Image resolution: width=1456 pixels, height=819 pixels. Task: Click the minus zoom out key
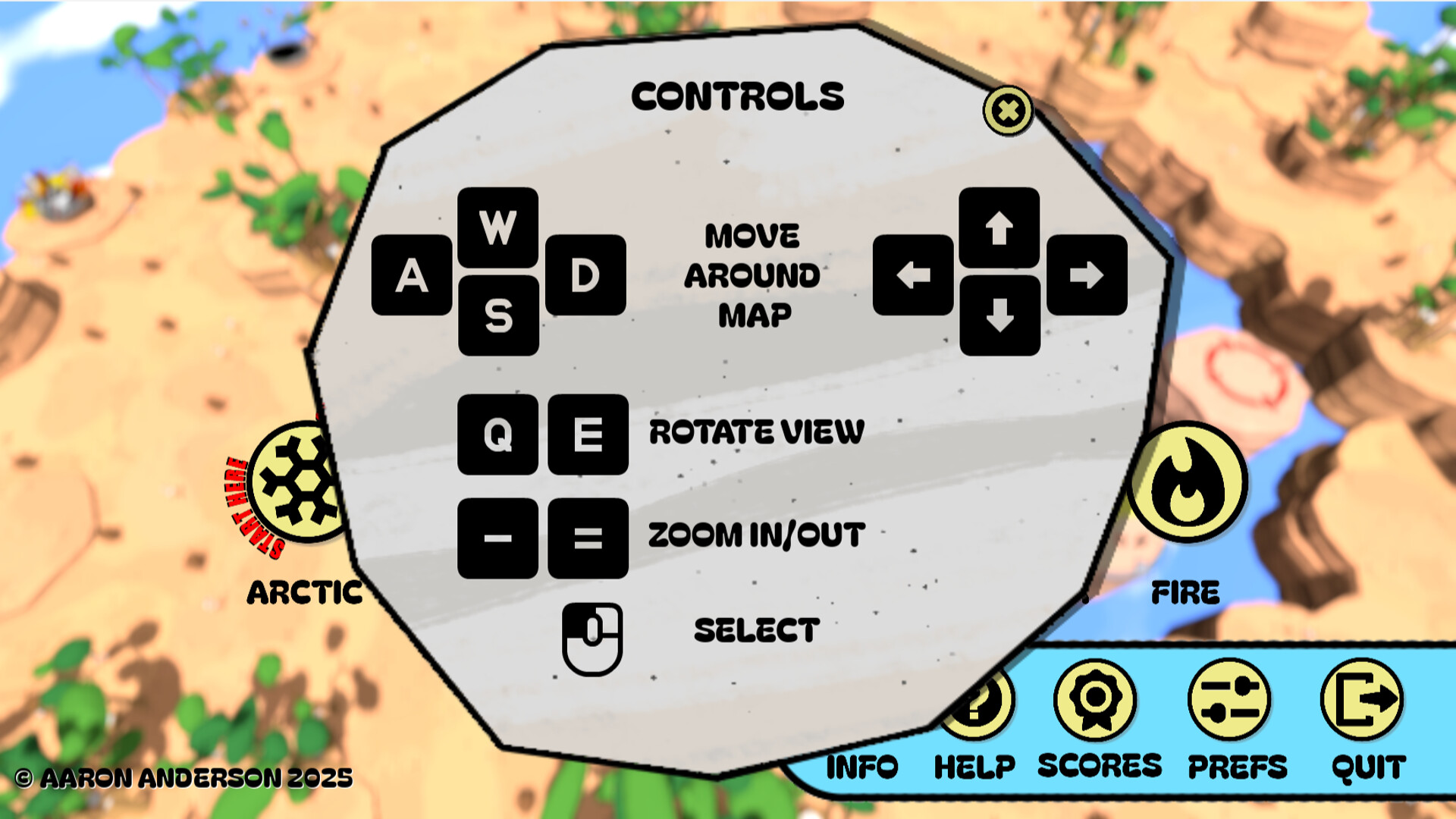pyautogui.click(x=498, y=536)
